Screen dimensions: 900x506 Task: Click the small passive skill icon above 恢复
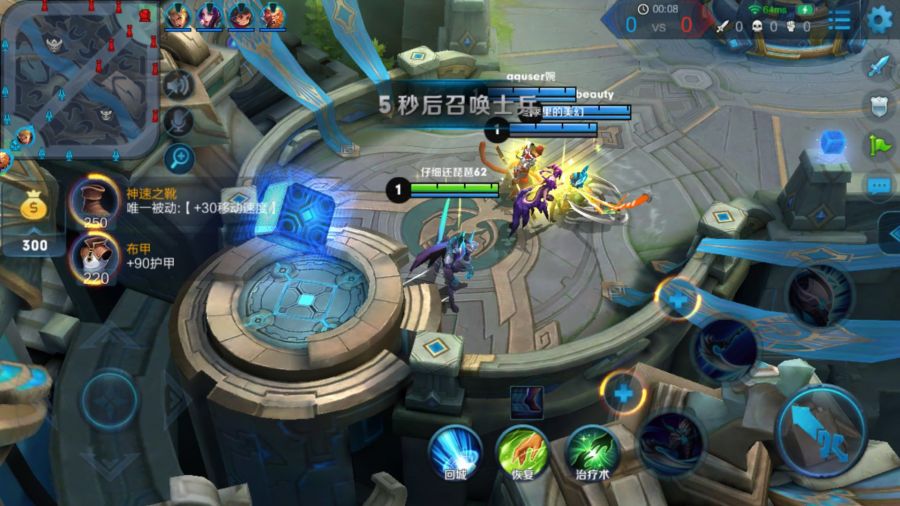tap(526, 401)
